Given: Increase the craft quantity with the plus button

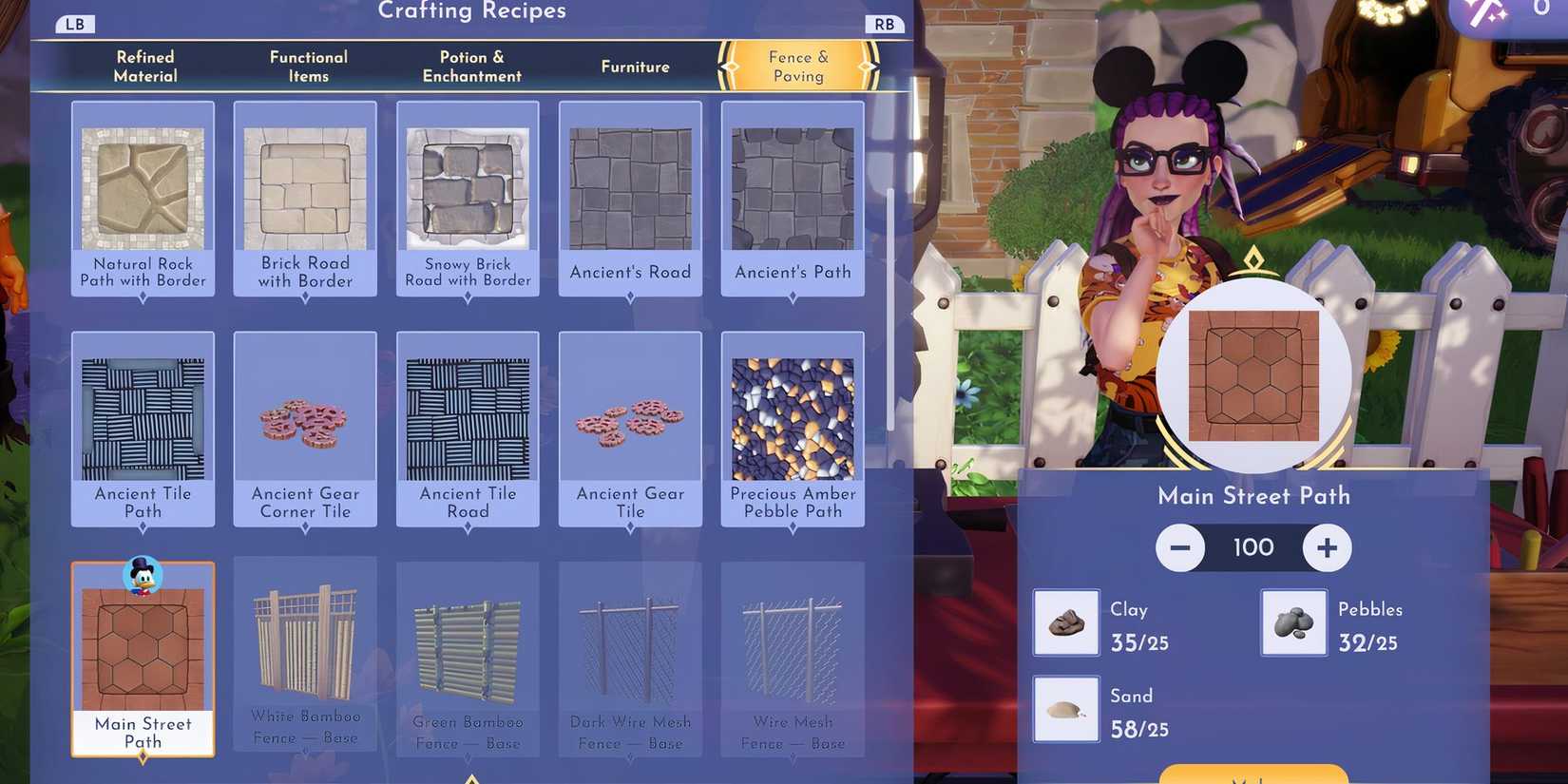Looking at the screenshot, I should click(1328, 547).
